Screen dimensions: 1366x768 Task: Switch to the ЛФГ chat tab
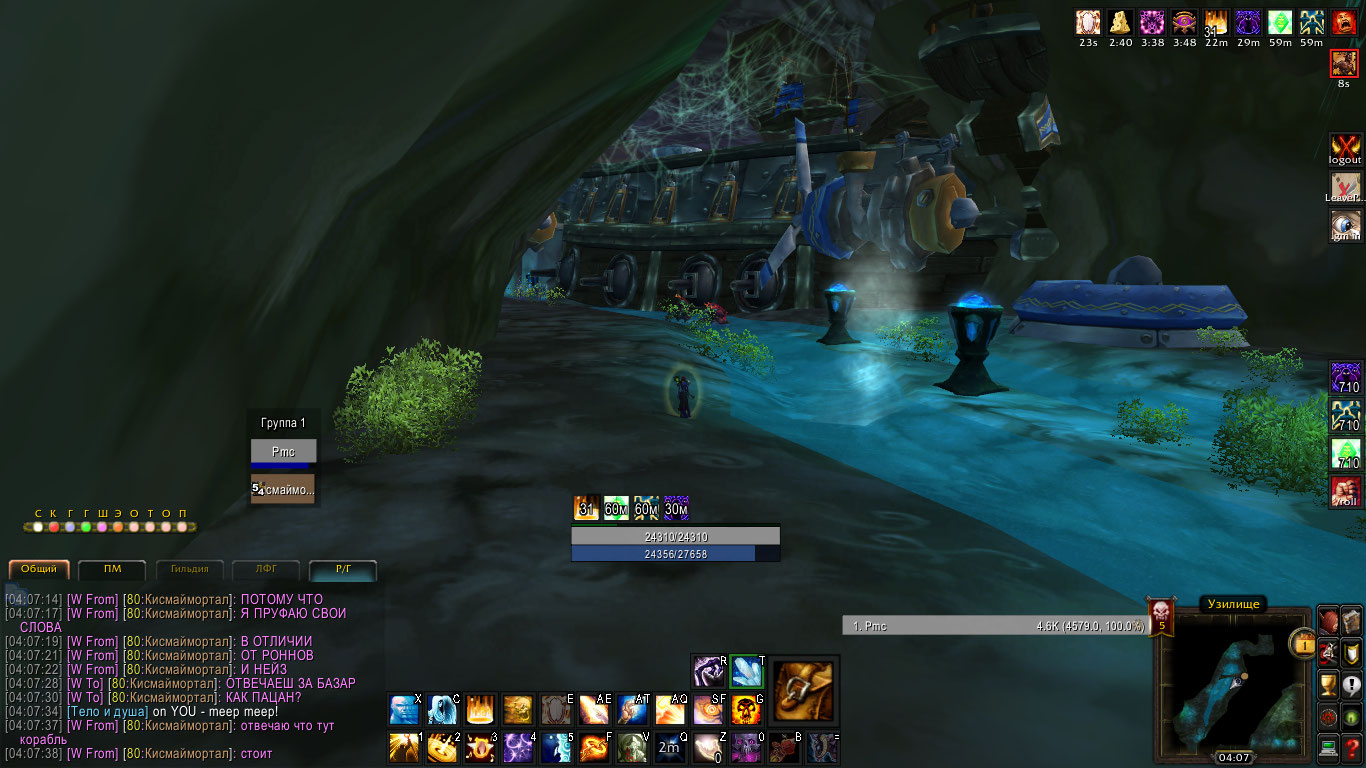pos(266,570)
